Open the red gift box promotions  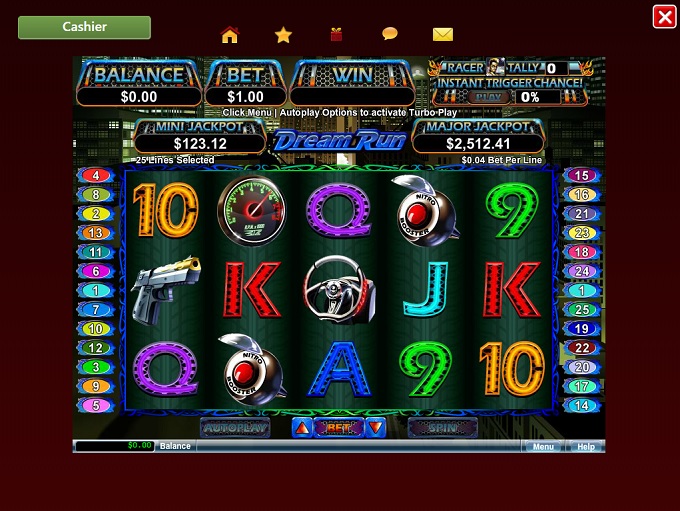(x=336, y=35)
